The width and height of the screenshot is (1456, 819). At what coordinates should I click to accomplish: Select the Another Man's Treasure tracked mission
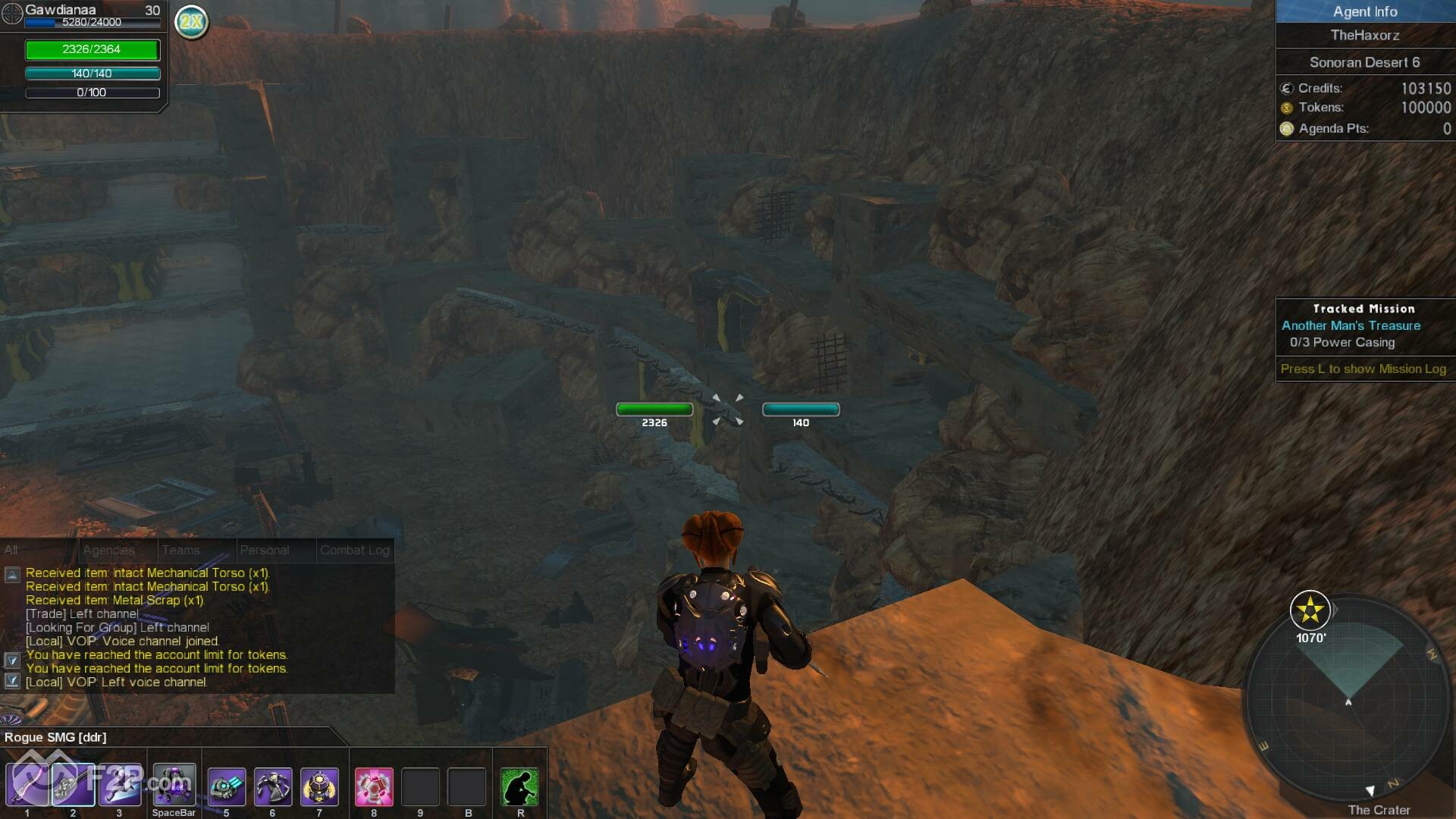[1351, 325]
